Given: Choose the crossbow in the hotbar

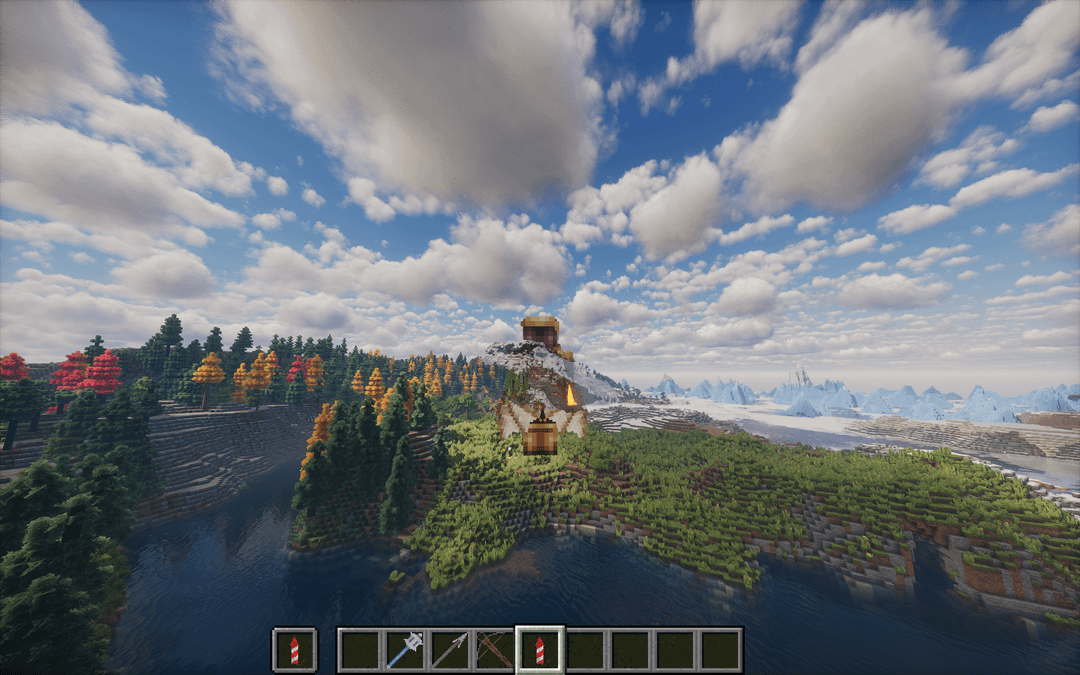Looking at the screenshot, I should 494,650.
